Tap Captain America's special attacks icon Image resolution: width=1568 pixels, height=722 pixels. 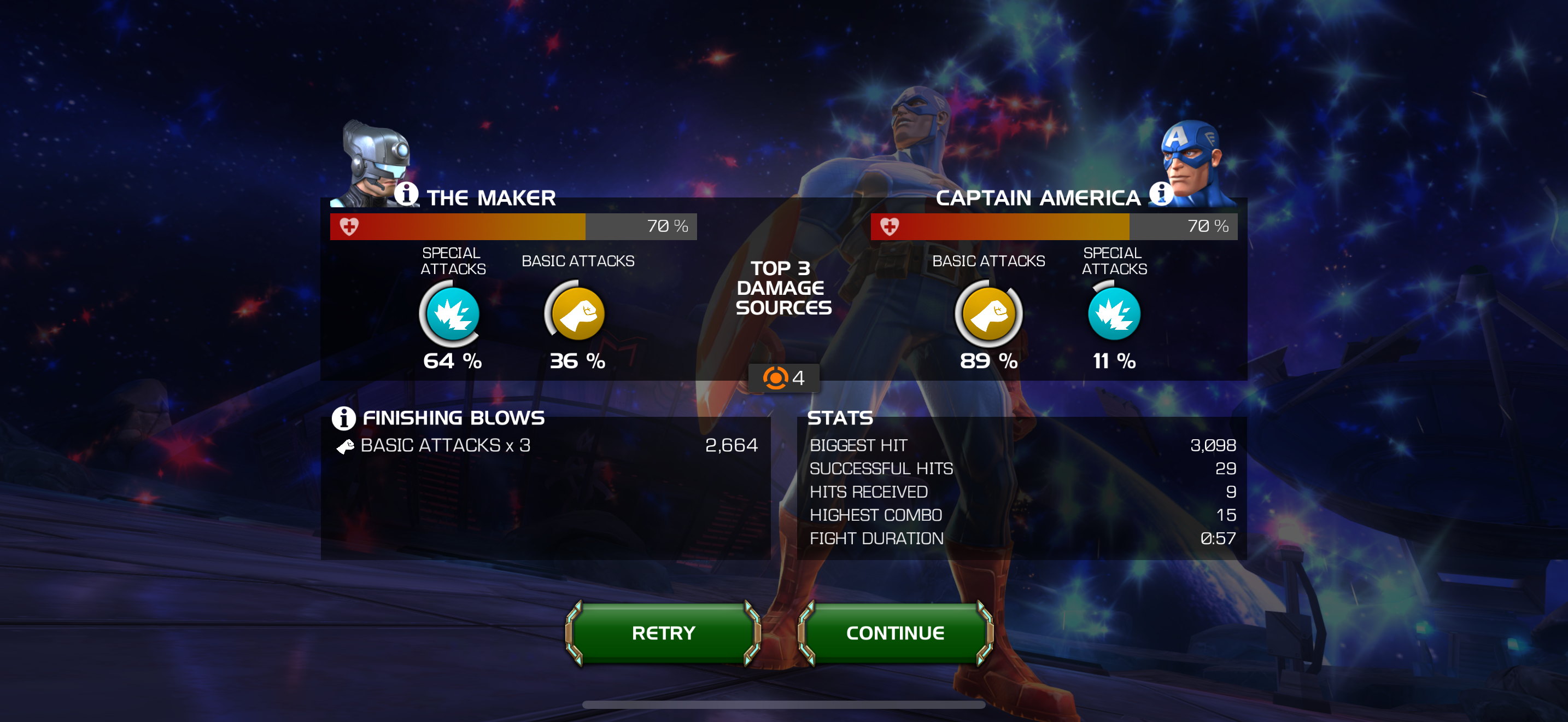1114,314
